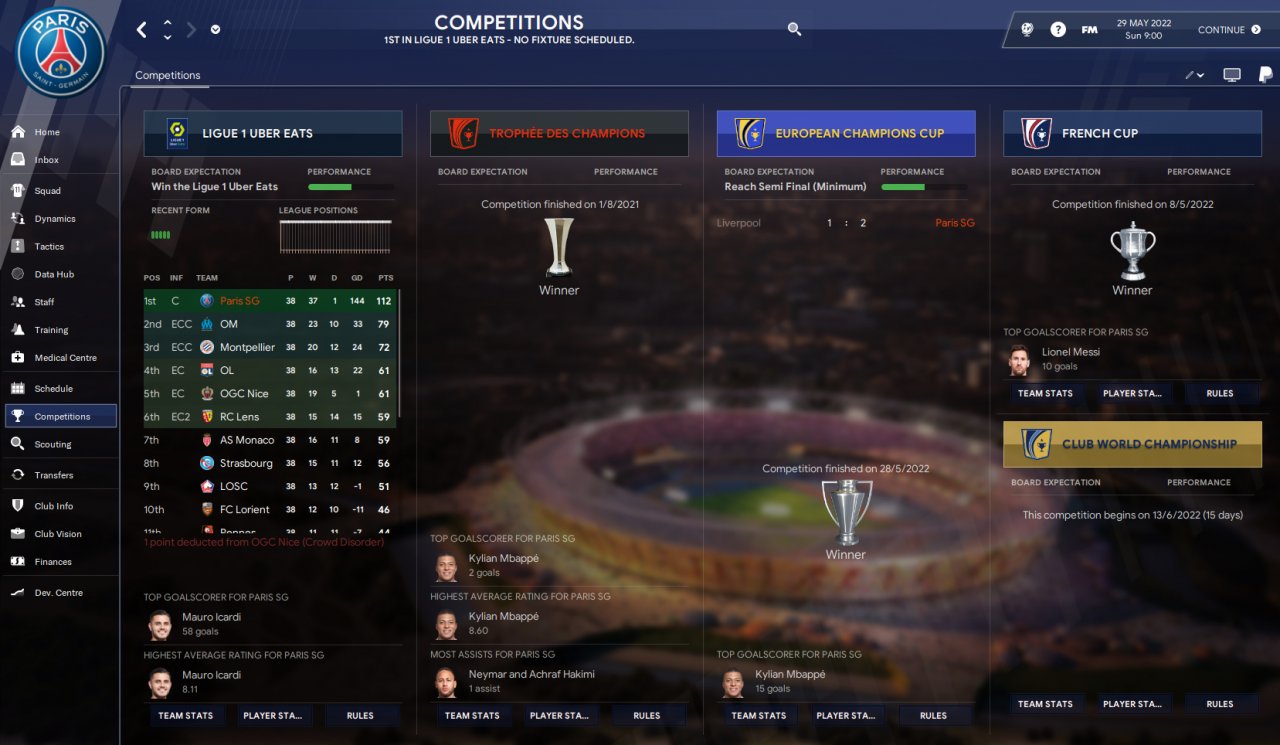Select Training in the sidebar
1280x745 pixels.
(x=51, y=330)
